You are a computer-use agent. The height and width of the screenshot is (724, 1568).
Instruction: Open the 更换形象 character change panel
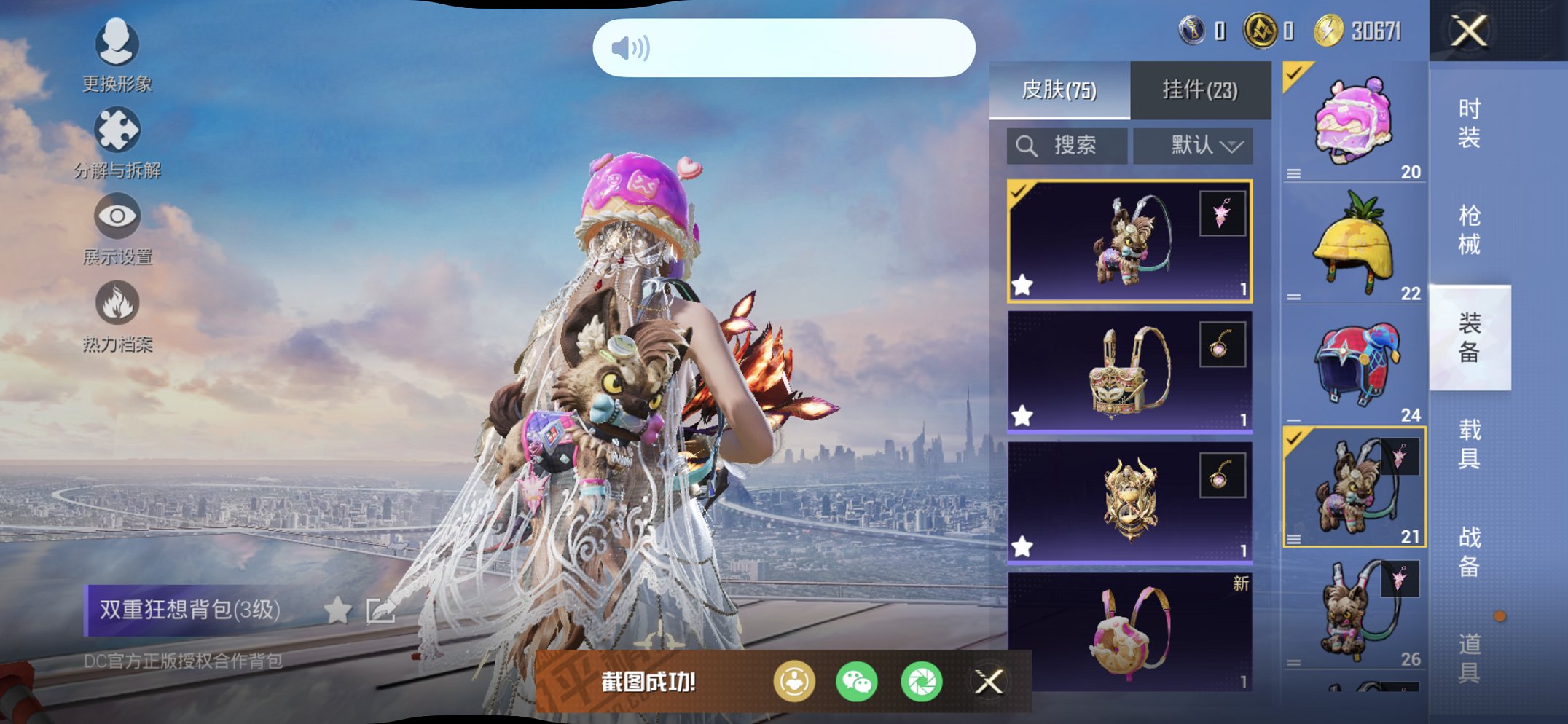117,44
